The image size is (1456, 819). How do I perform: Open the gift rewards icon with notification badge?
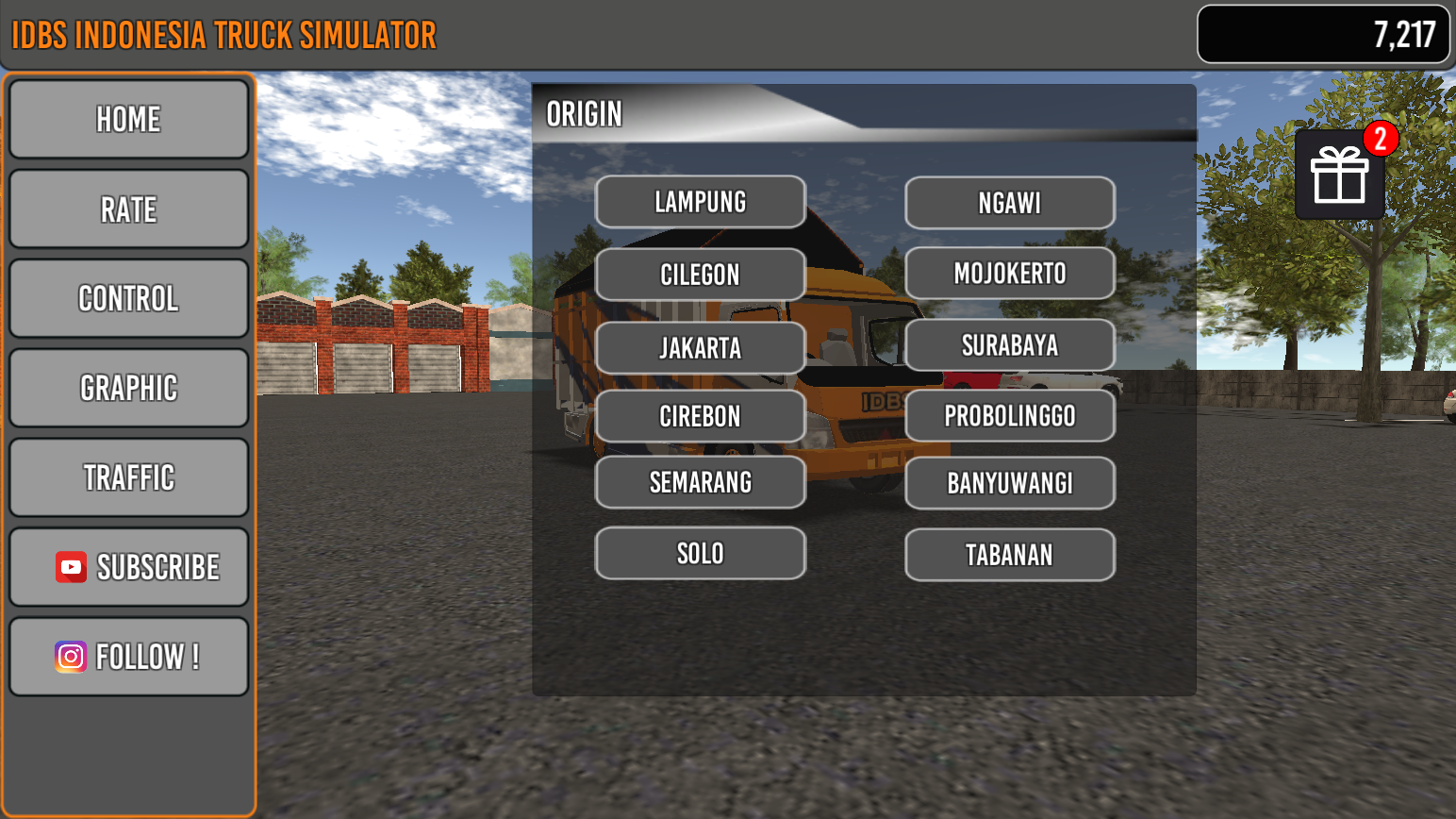[x=1340, y=175]
